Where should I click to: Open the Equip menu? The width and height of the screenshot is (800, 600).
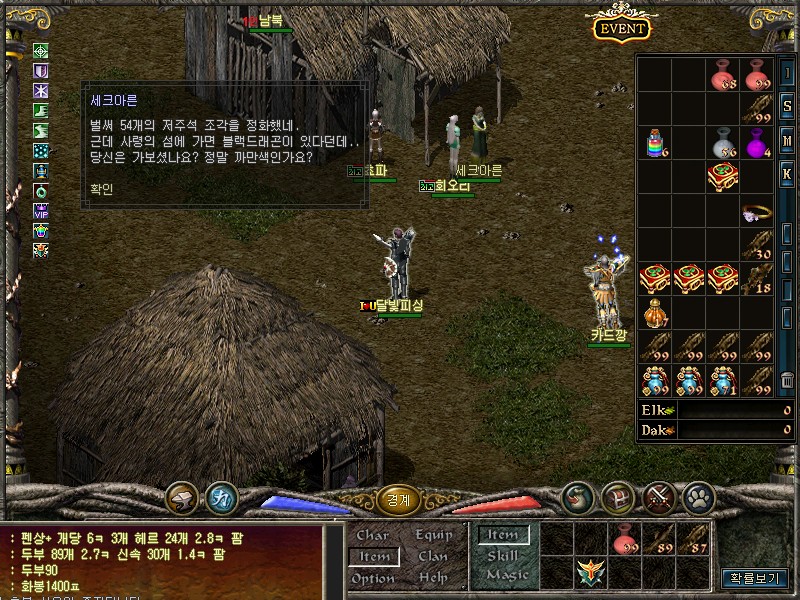click(x=433, y=536)
